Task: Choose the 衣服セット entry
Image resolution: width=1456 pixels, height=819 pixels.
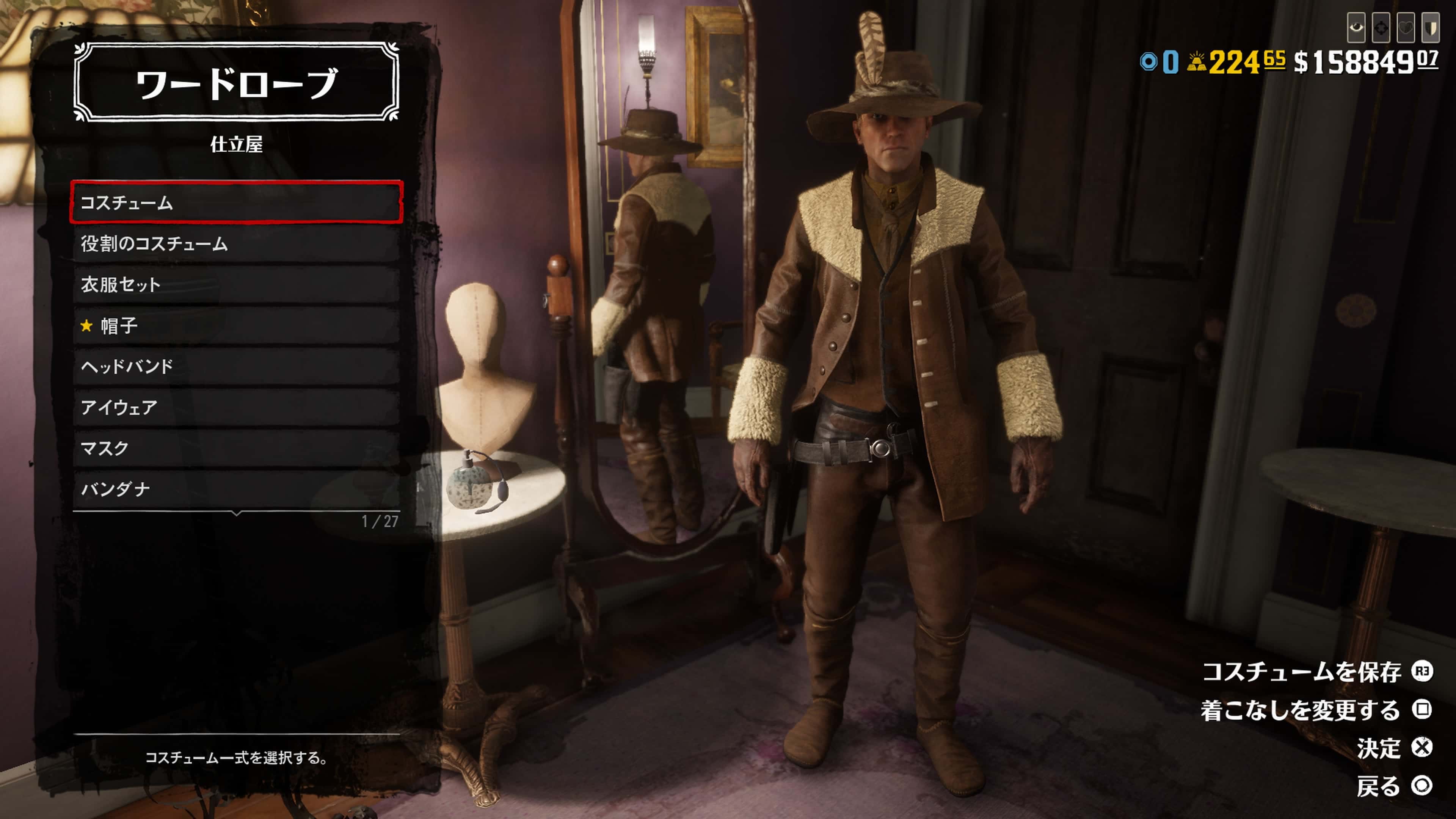Action: 236,284
